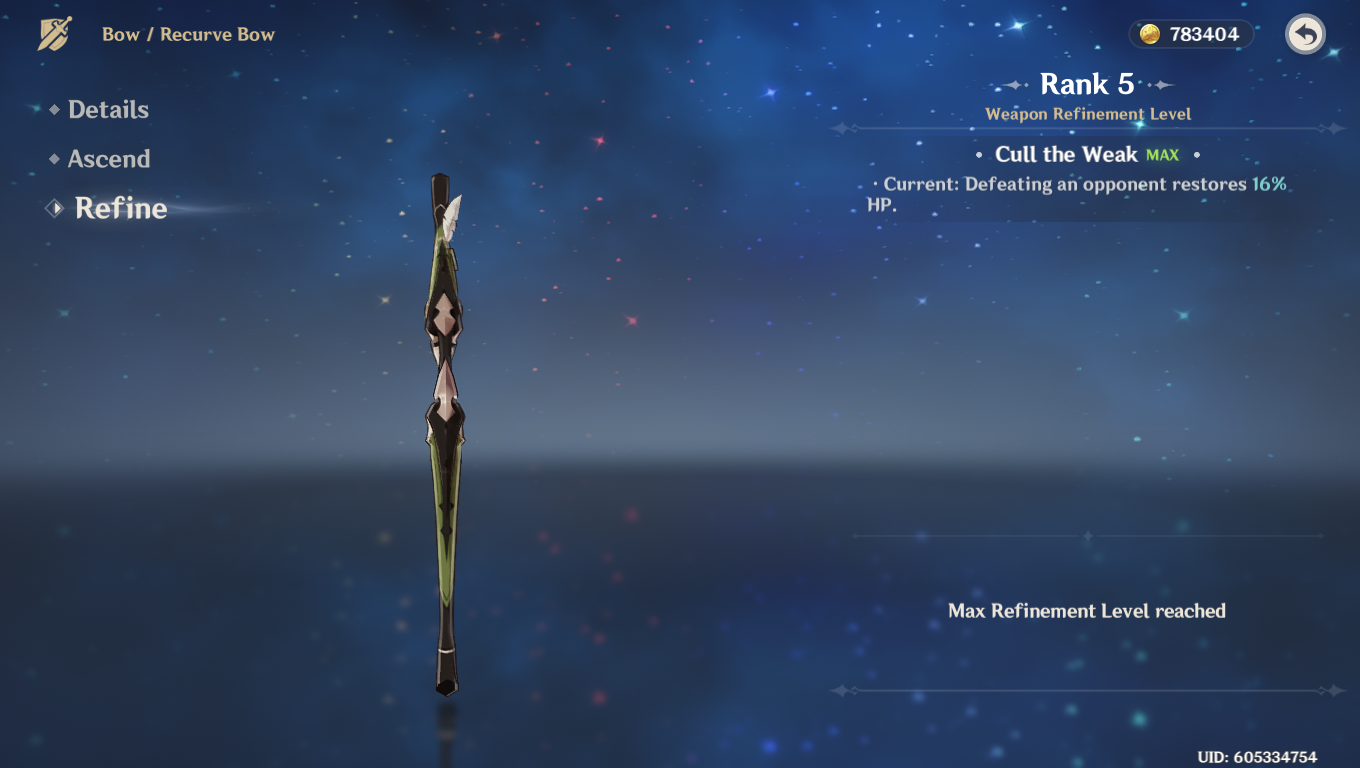
Task: Click the Mora coin icon
Action: point(1151,33)
